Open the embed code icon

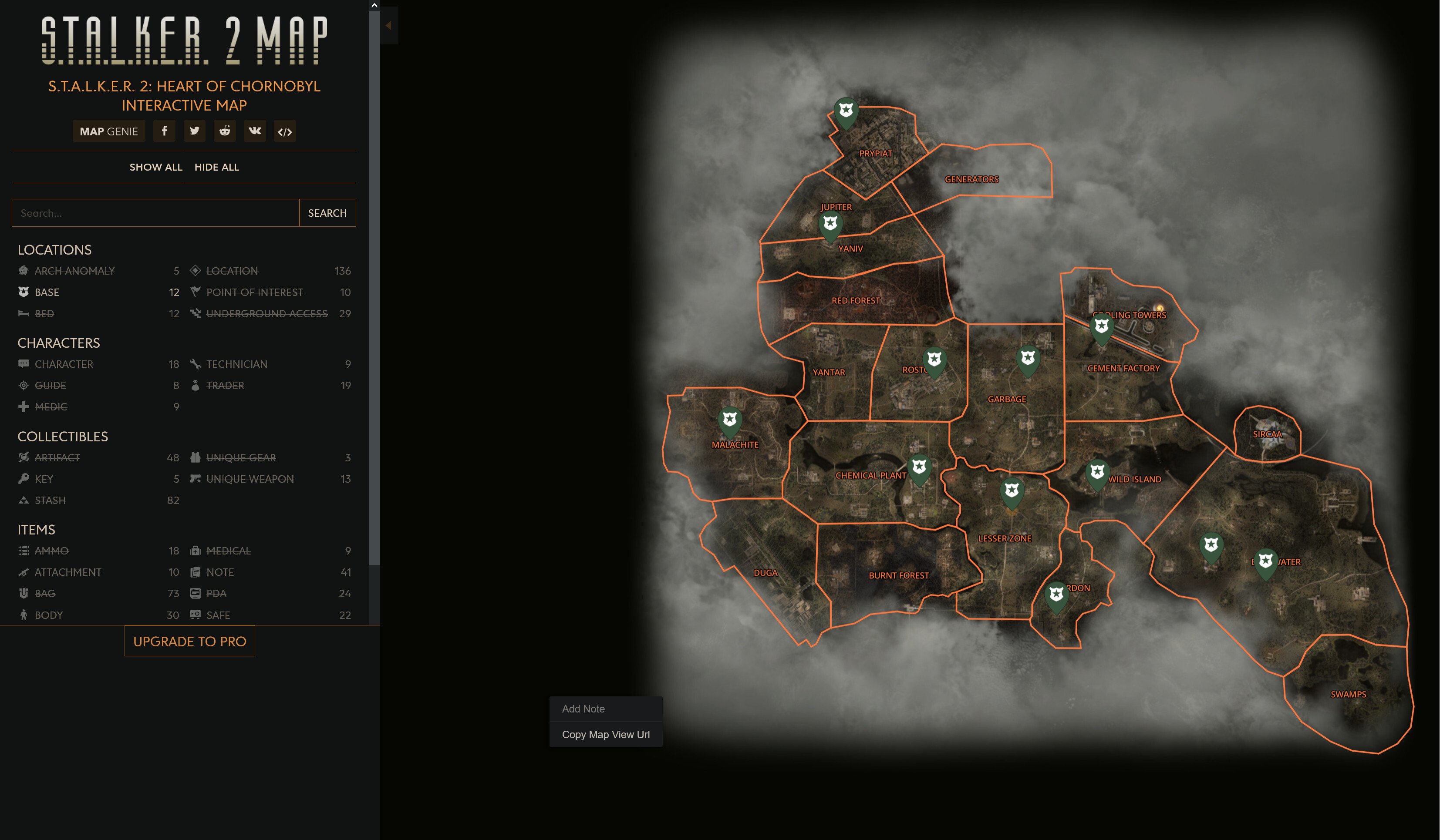coord(286,131)
